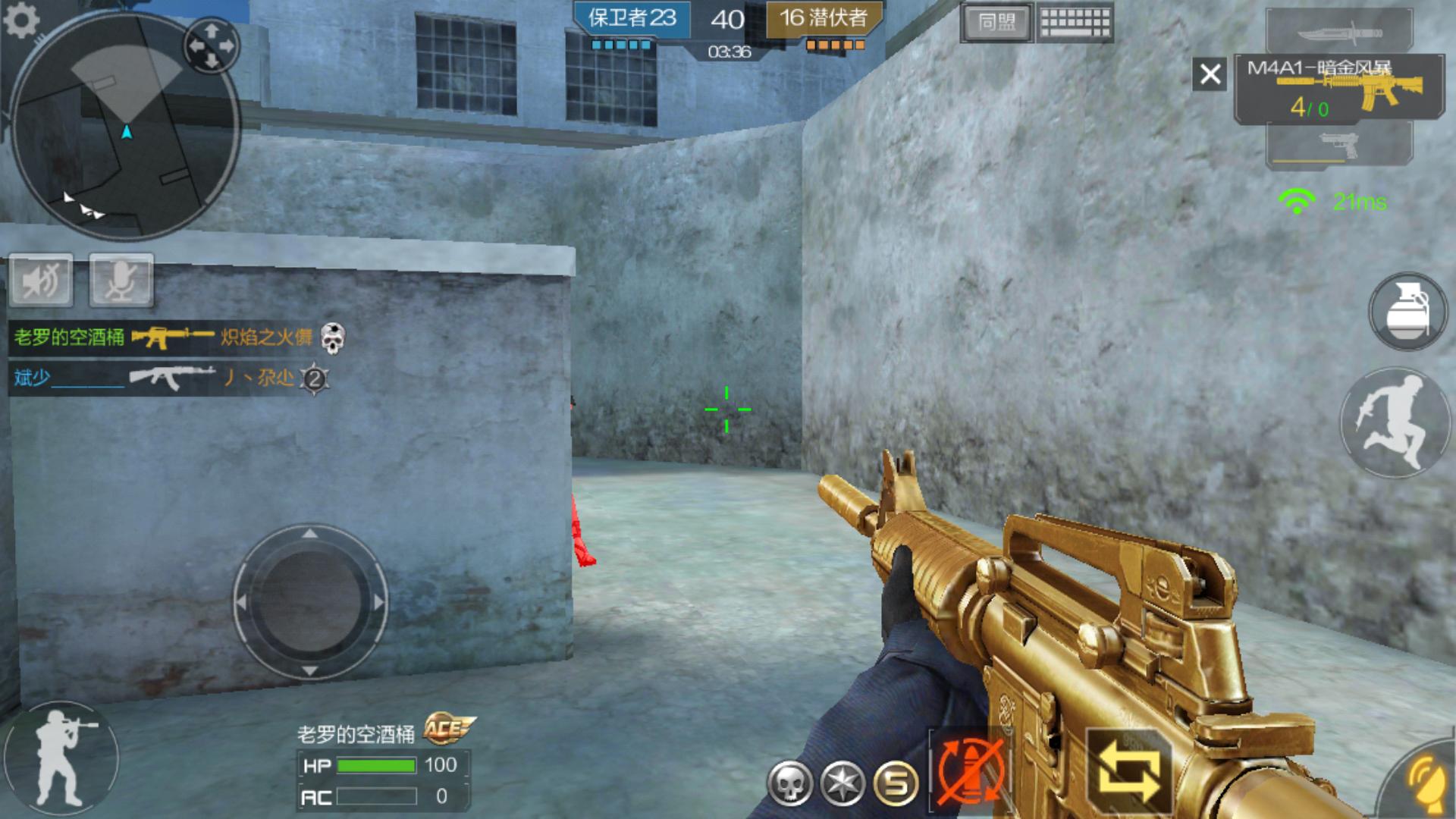Tap the soldier stance button
Screen dimensions: 1456x819
(62, 758)
